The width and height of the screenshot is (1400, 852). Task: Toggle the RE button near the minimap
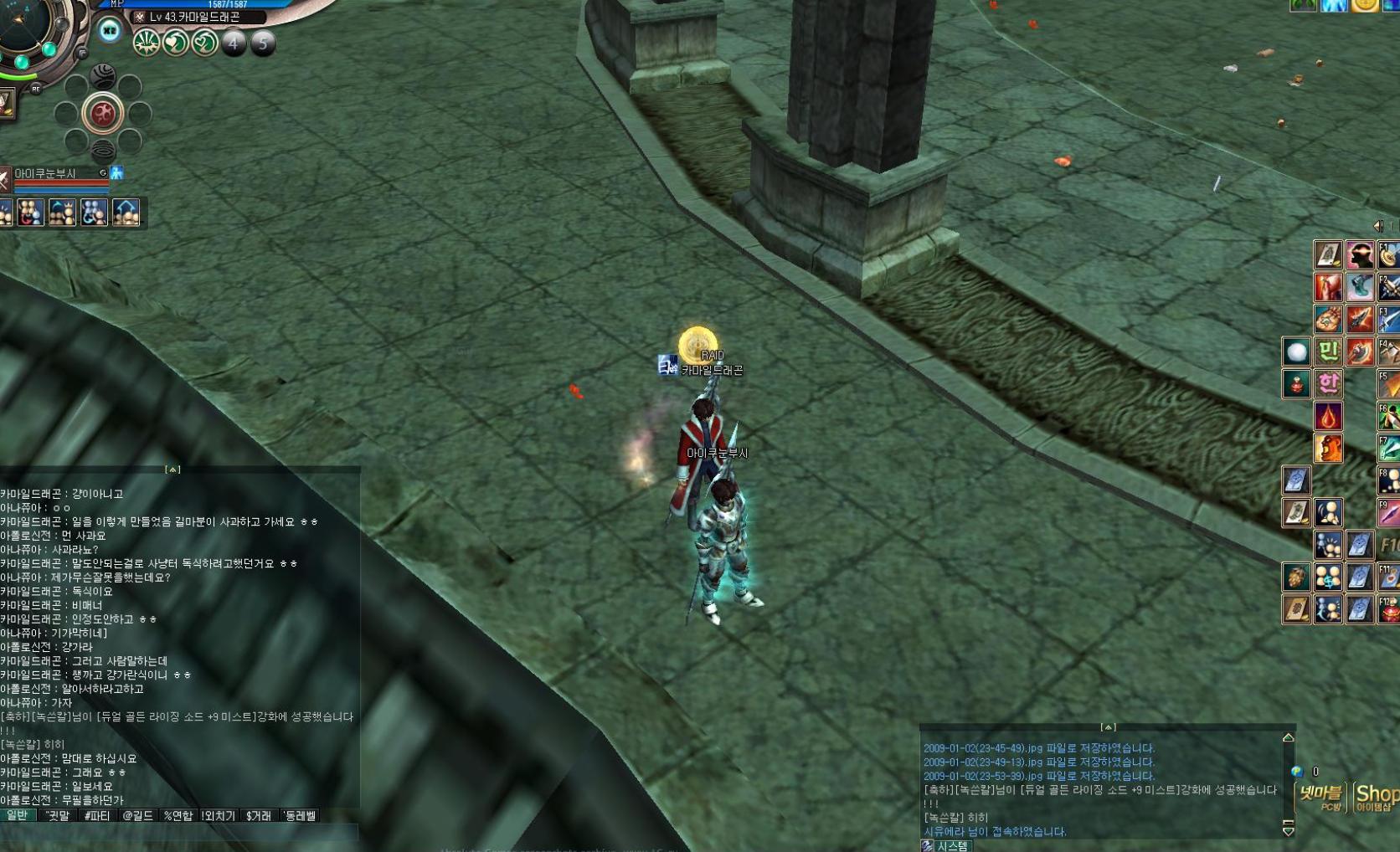[x=37, y=89]
